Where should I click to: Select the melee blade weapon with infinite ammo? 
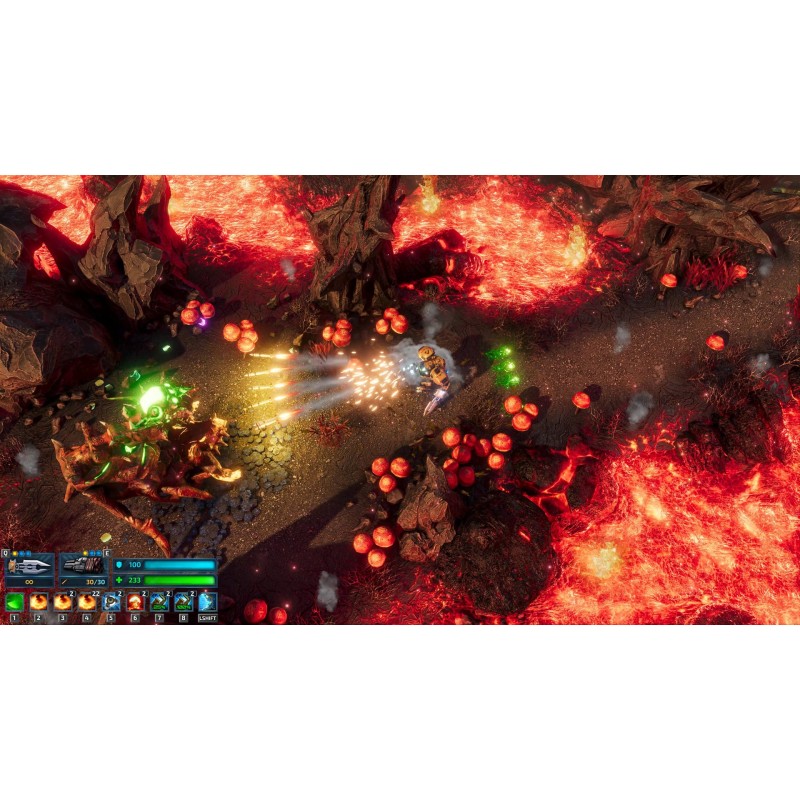click(x=29, y=566)
